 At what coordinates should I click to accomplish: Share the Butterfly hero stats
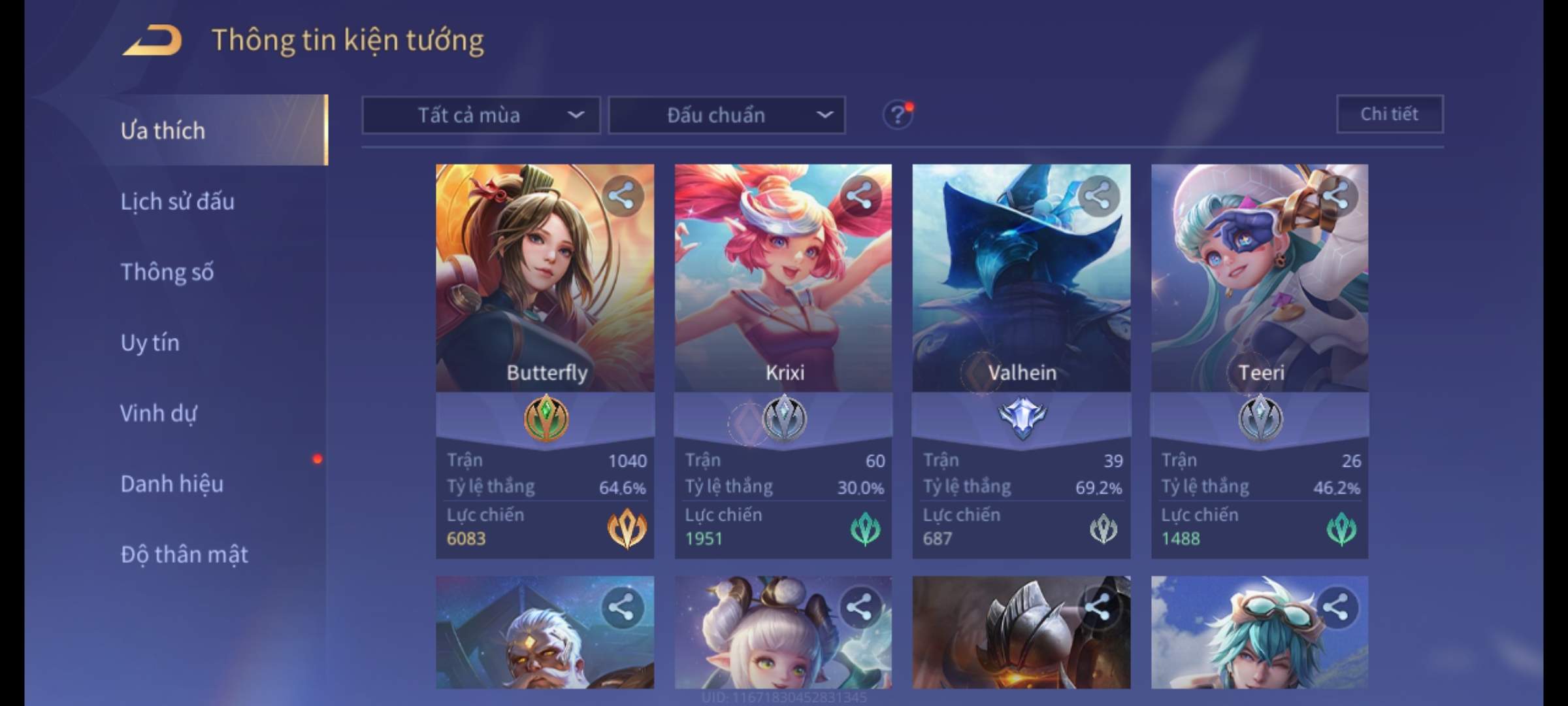pyautogui.click(x=621, y=195)
